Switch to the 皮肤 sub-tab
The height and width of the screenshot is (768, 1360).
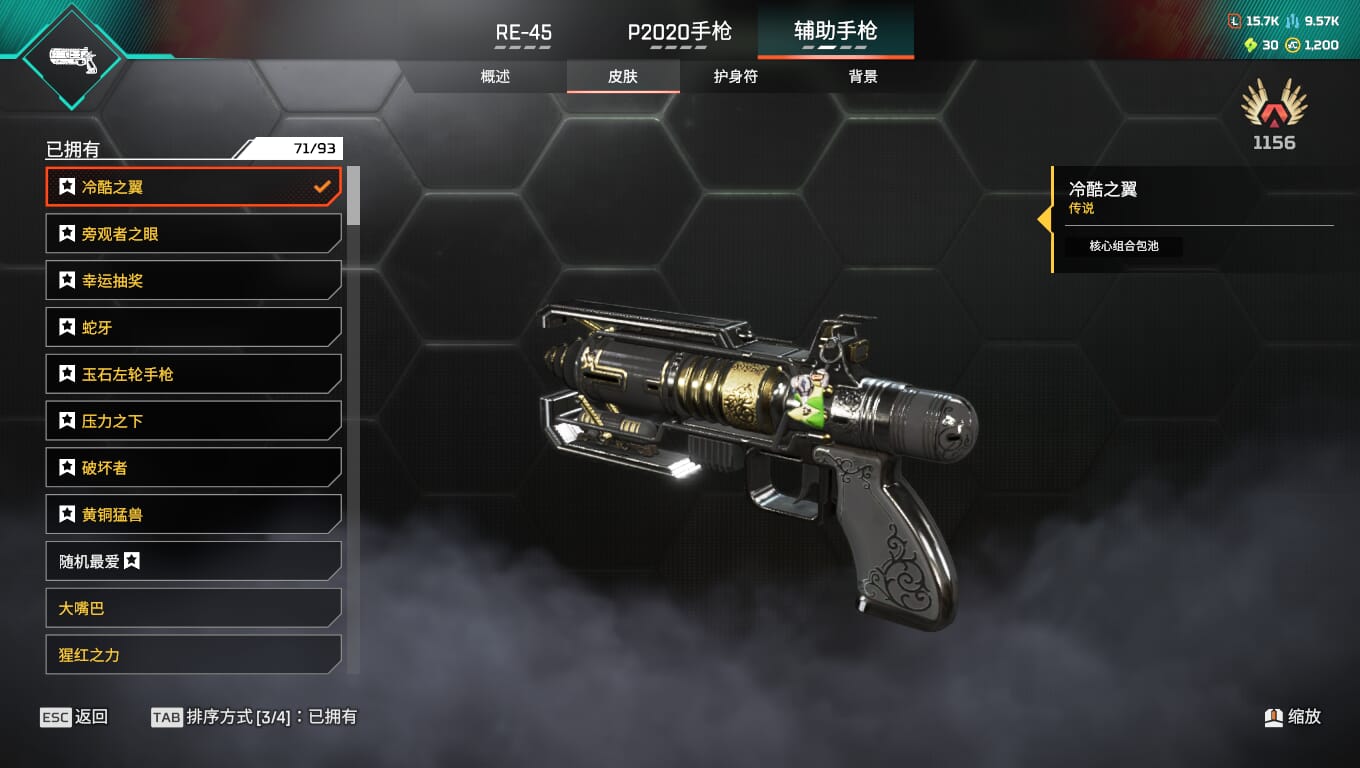(623, 77)
